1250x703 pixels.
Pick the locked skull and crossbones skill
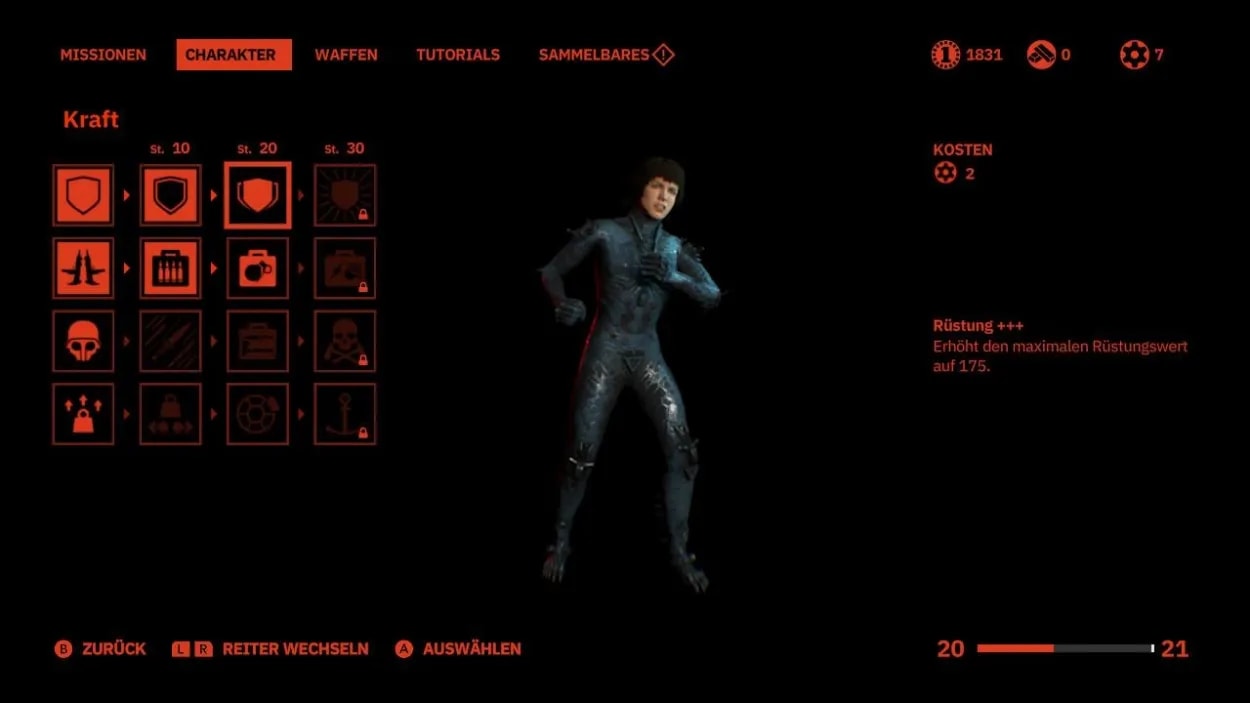click(345, 341)
